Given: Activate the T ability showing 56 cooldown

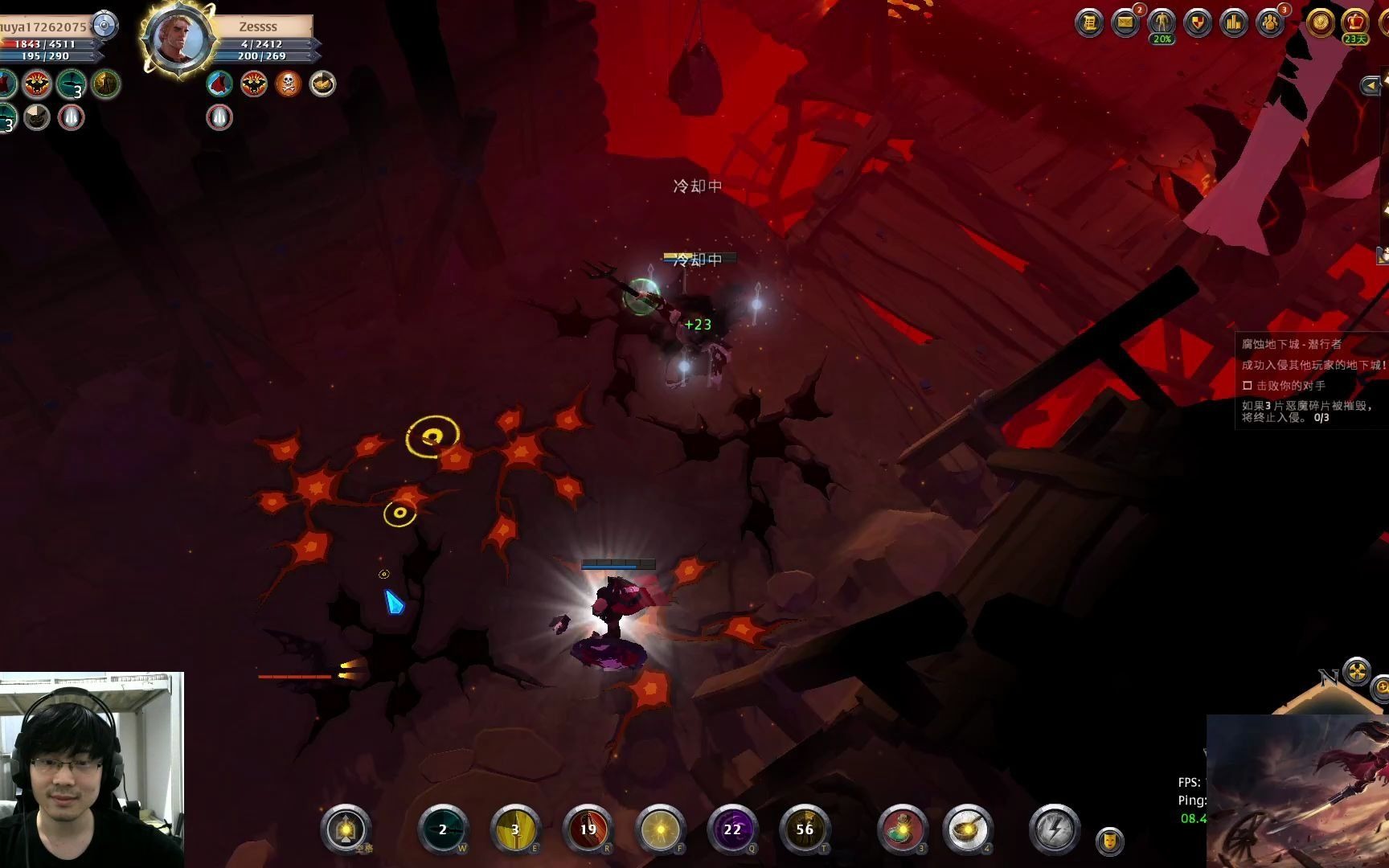Looking at the screenshot, I should point(805,829).
